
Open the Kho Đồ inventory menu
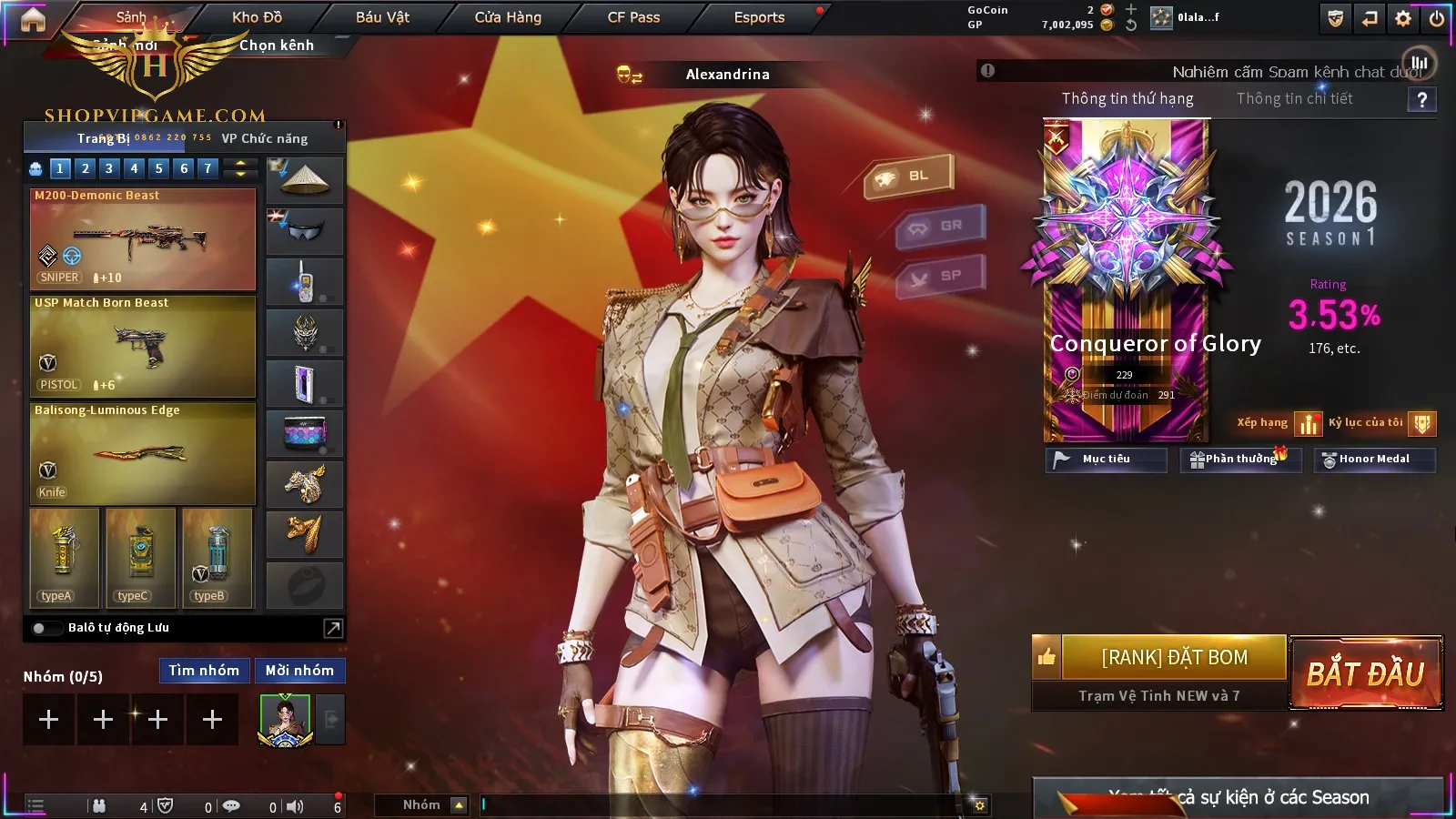(257, 17)
